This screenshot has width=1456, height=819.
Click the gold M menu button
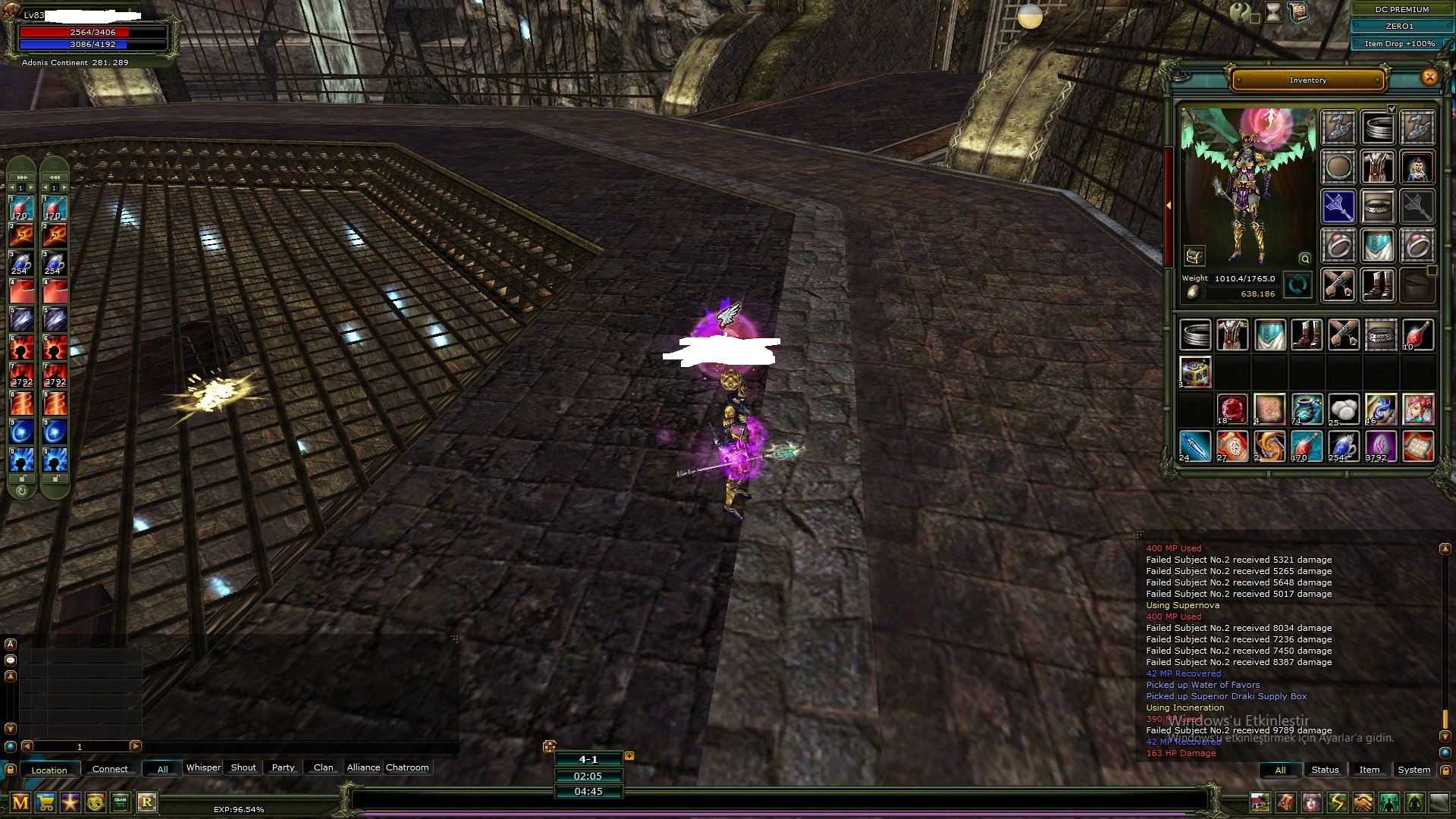[x=20, y=802]
